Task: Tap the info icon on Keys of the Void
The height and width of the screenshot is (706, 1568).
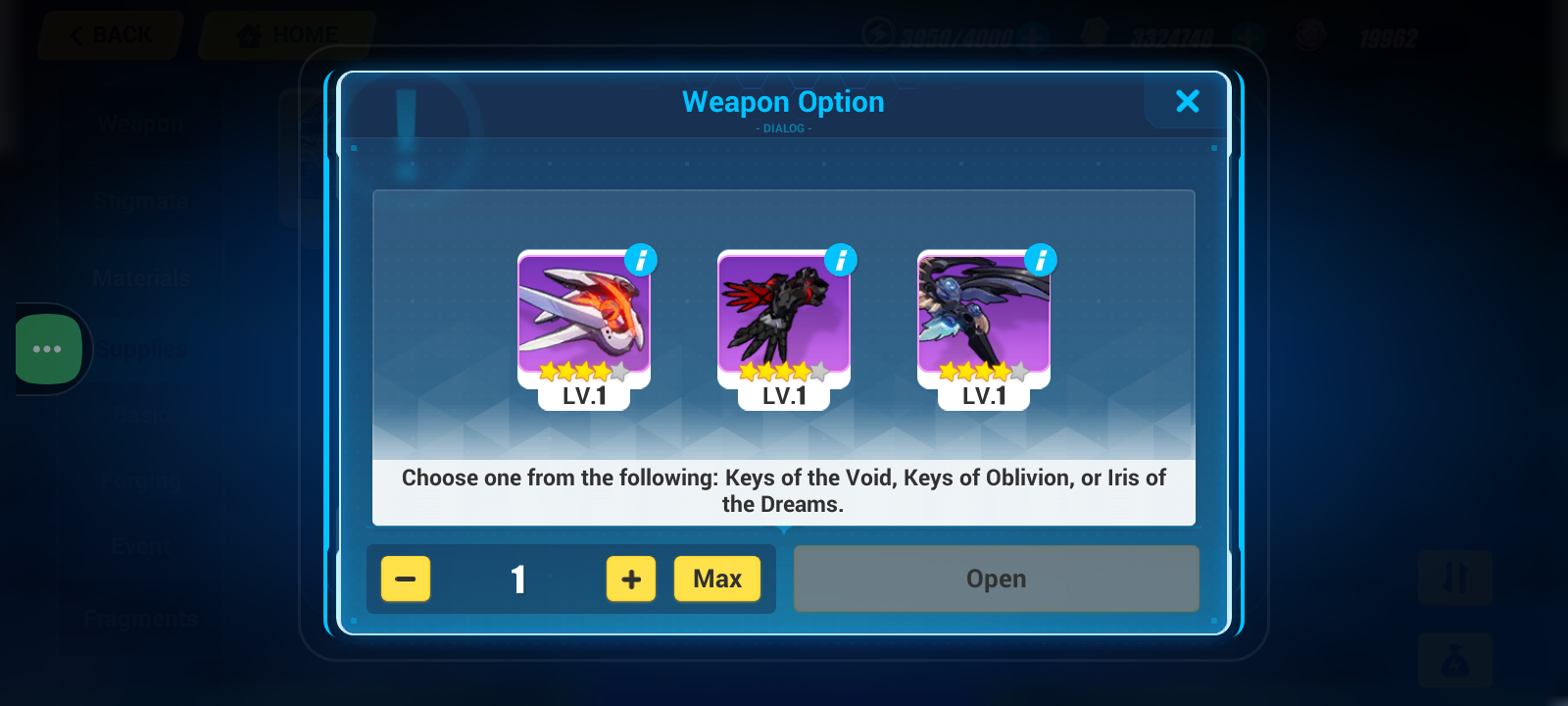Action: click(640, 260)
